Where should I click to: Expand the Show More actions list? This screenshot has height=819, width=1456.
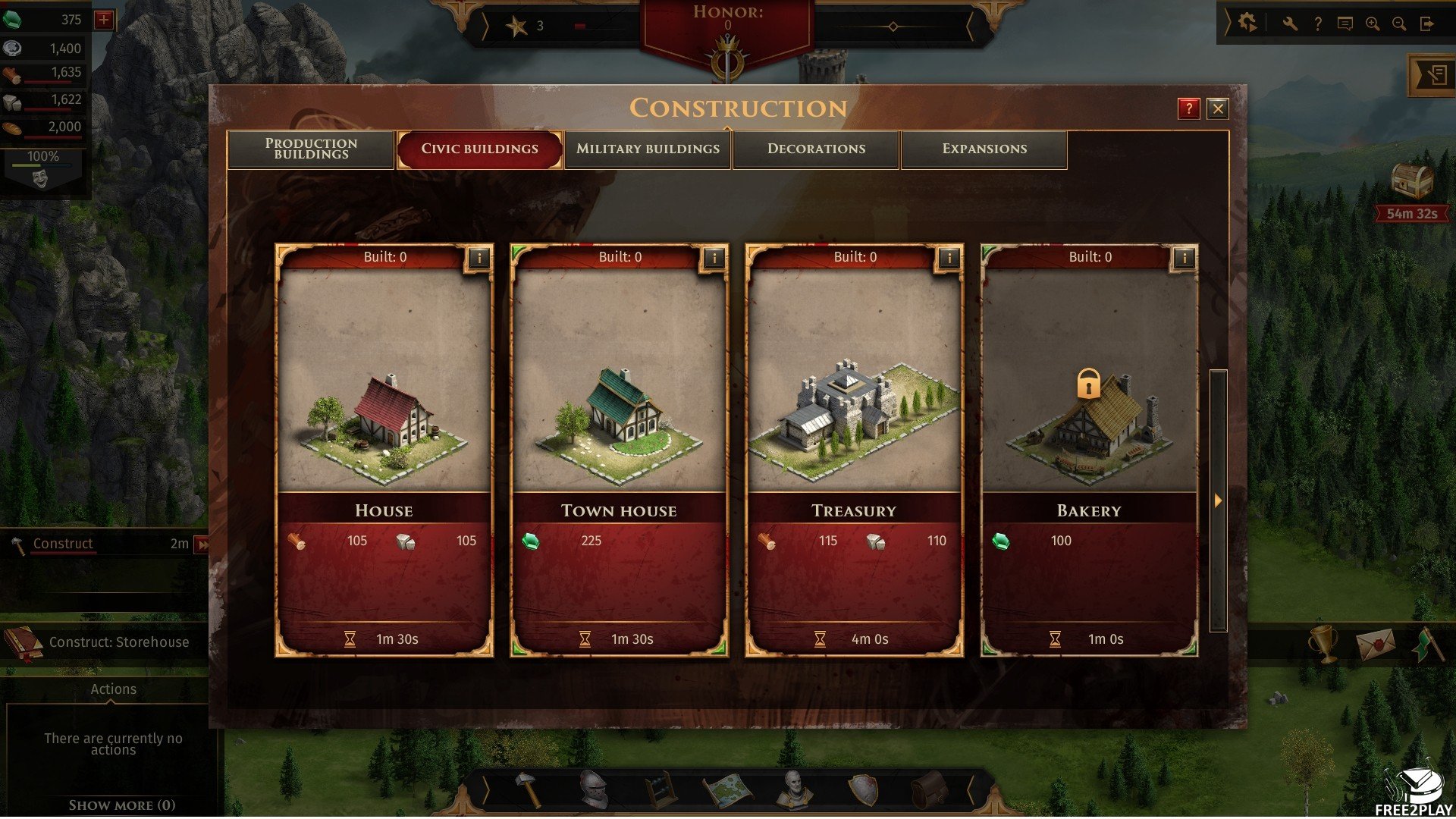coord(121,805)
